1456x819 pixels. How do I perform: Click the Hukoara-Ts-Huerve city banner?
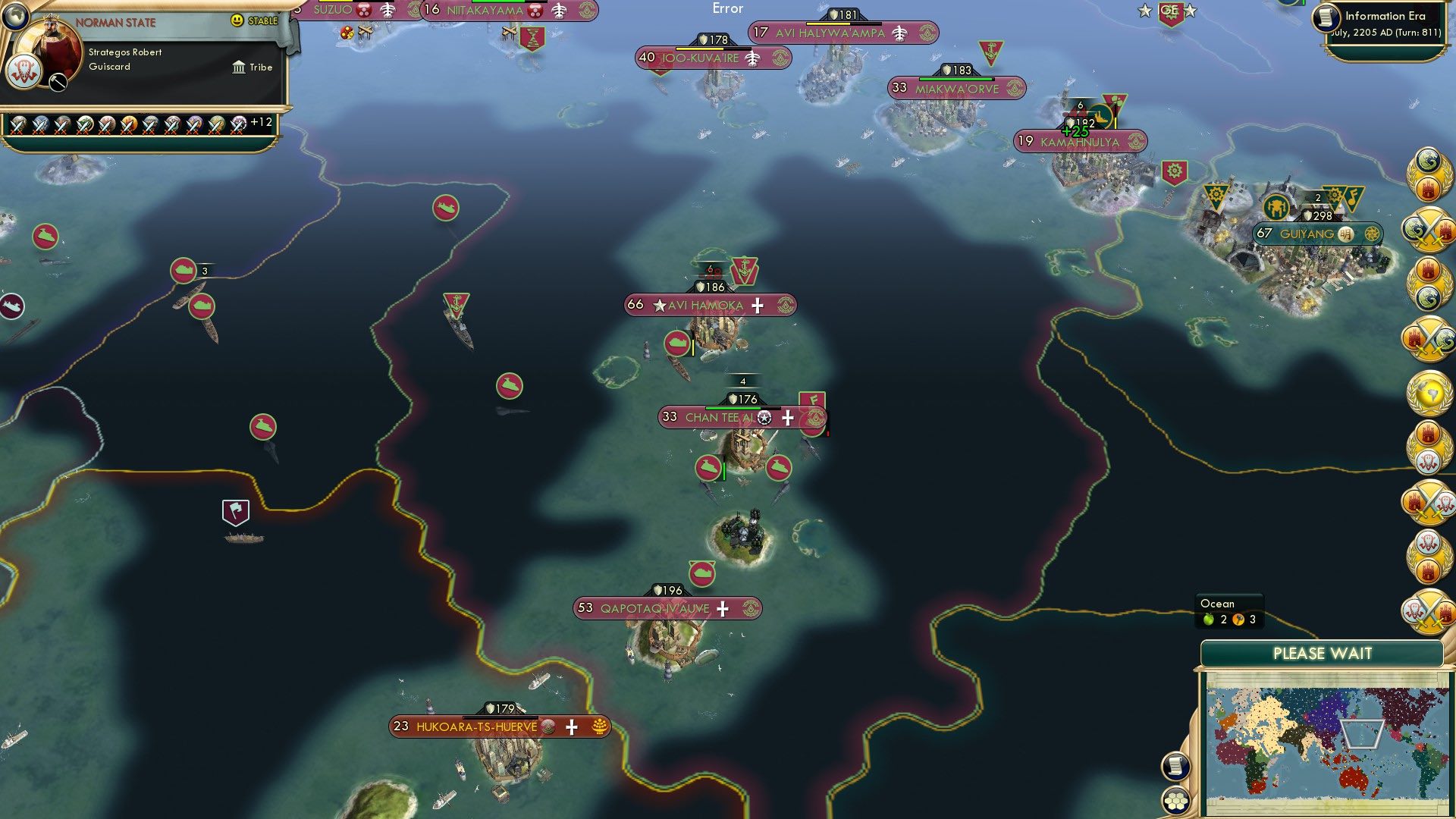point(491,725)
